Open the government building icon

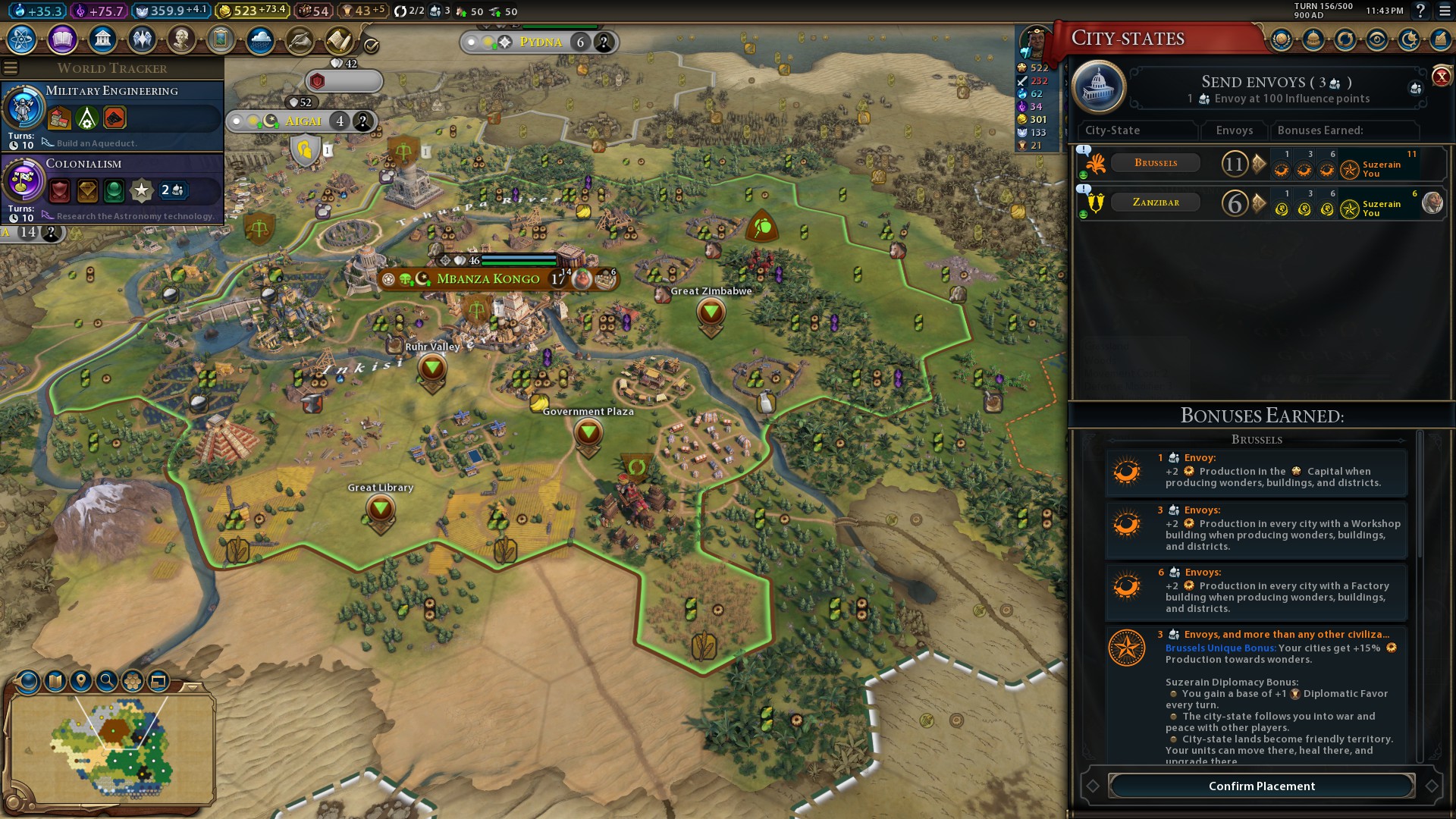click(x=102, y=39)
